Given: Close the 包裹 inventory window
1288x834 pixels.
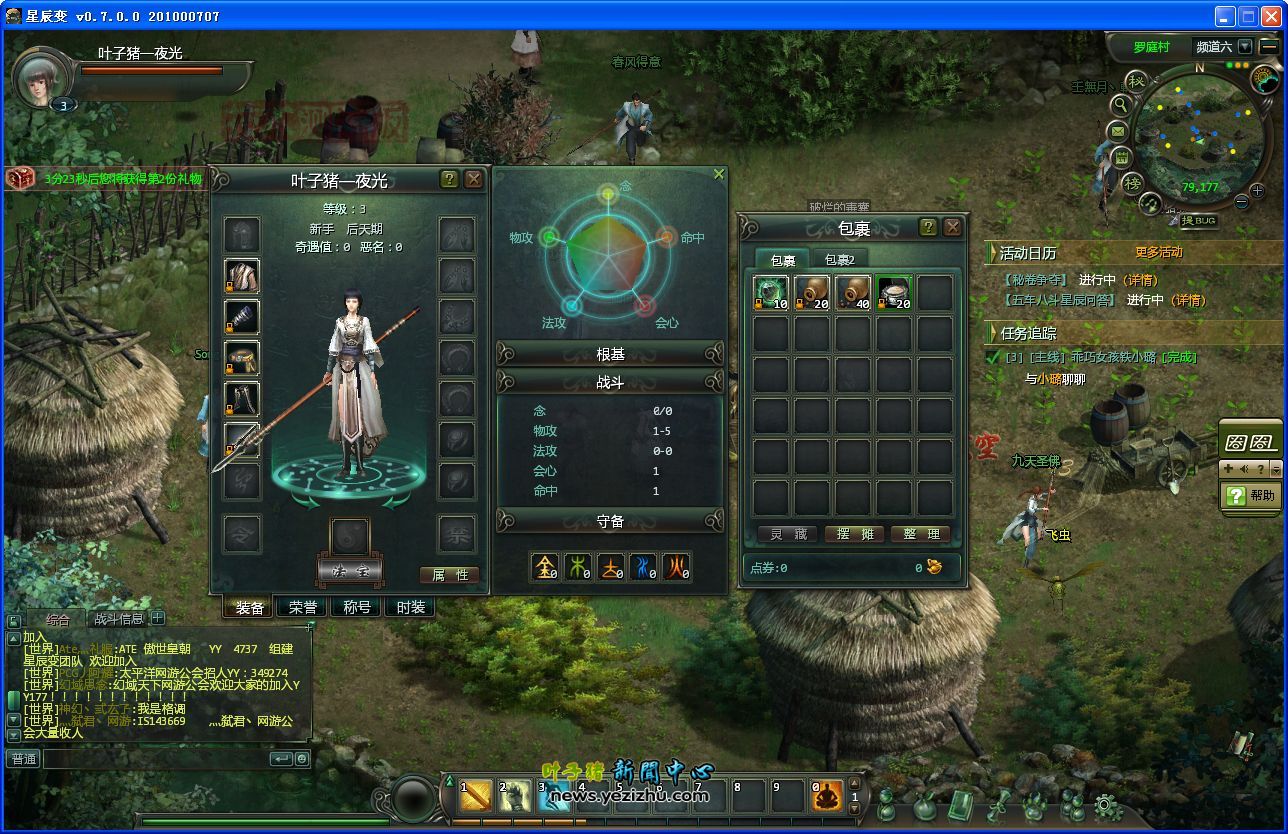Looking at the screenshot, I should [x=952, y=227].
